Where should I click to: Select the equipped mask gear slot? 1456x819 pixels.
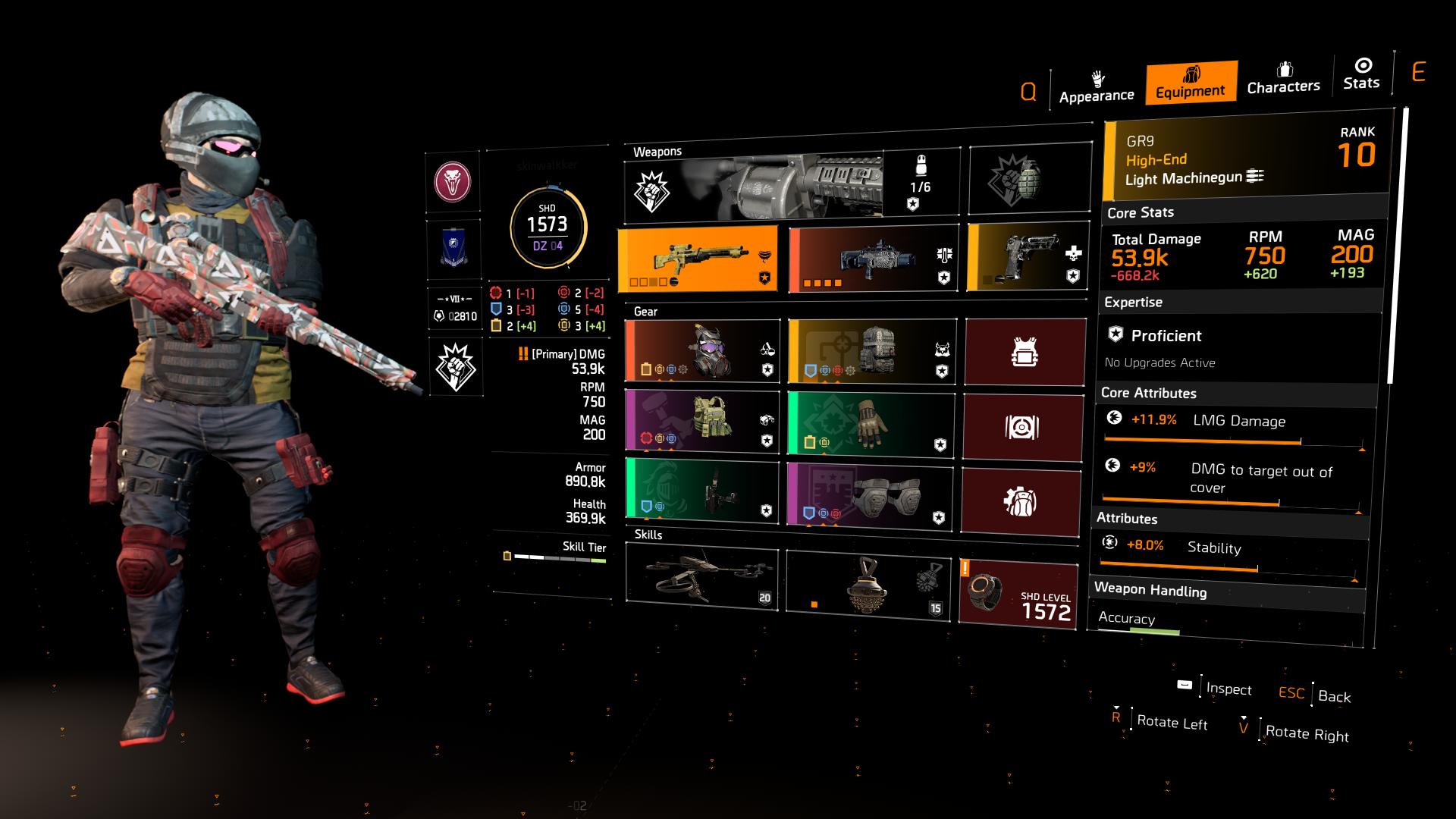701,351
